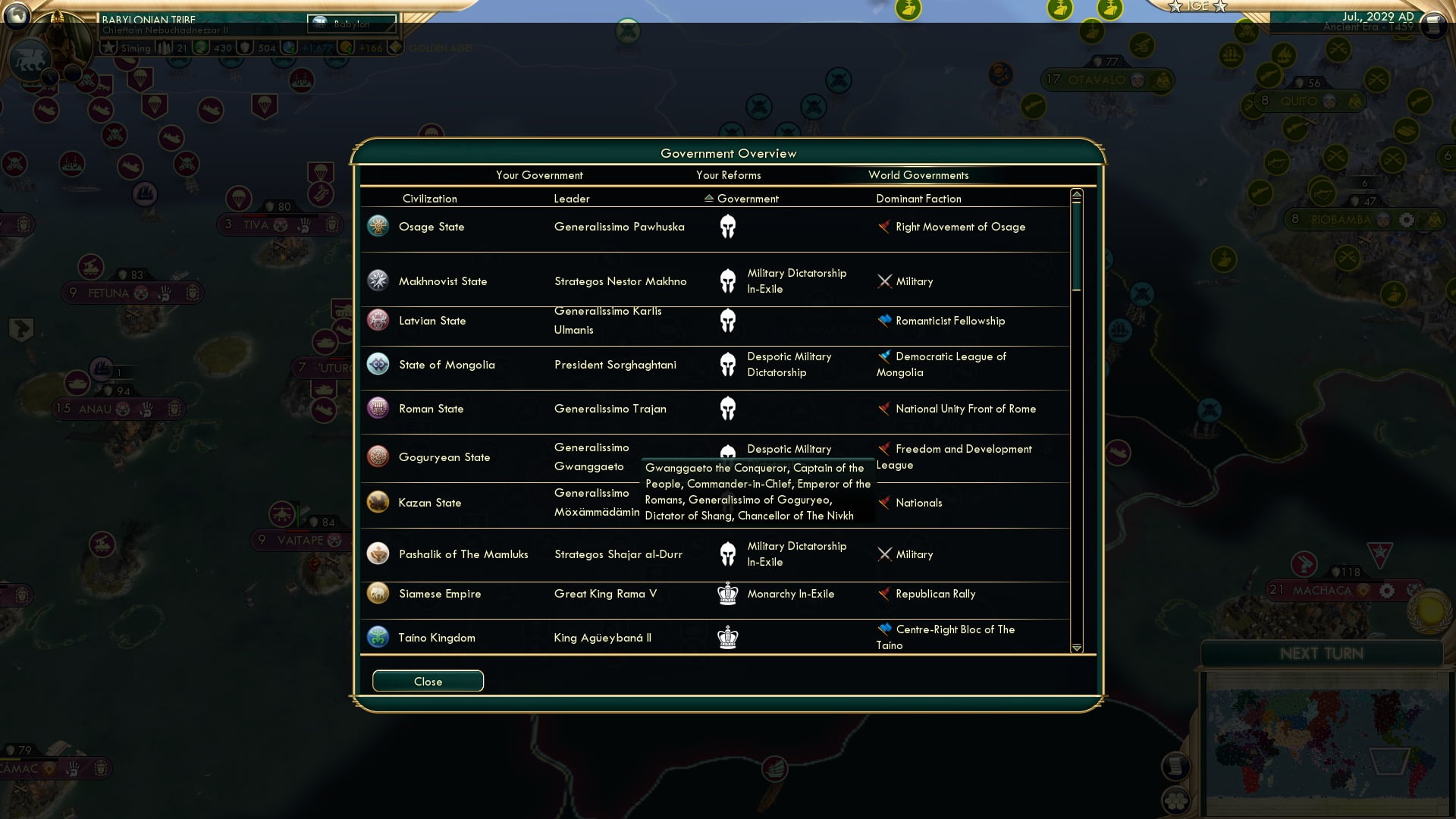
Task: Switch to the Your Government tab
Action: coord(539,175)
